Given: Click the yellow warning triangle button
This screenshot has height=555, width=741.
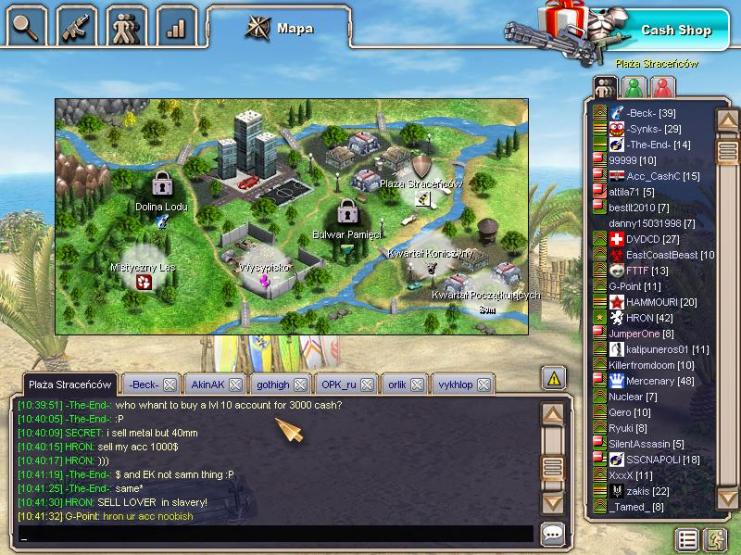Looking at the screenshot, I should coord(553,377).
